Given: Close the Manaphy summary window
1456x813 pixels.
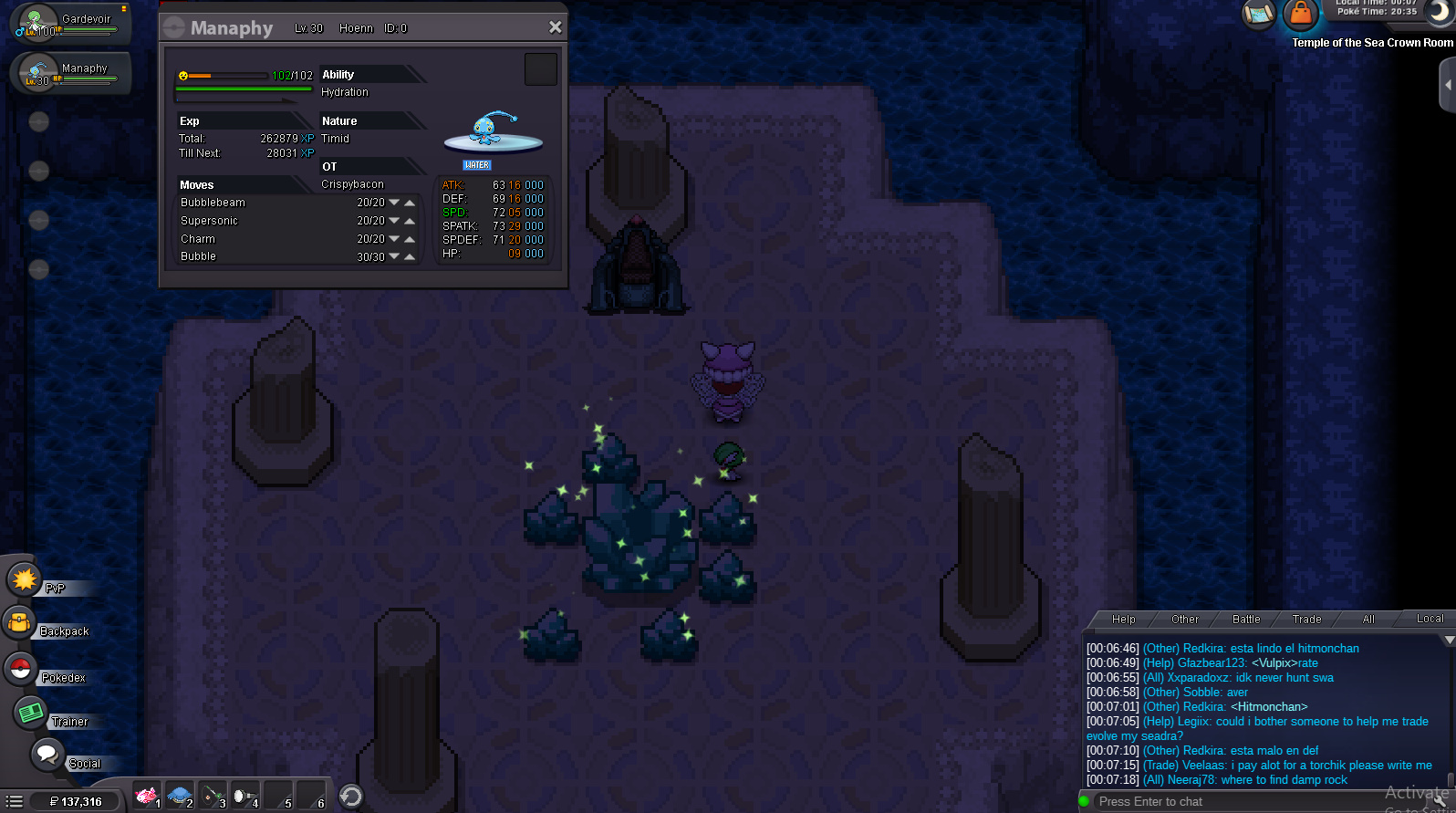Looking at the screenshot, I should click(x=555, y=27).
